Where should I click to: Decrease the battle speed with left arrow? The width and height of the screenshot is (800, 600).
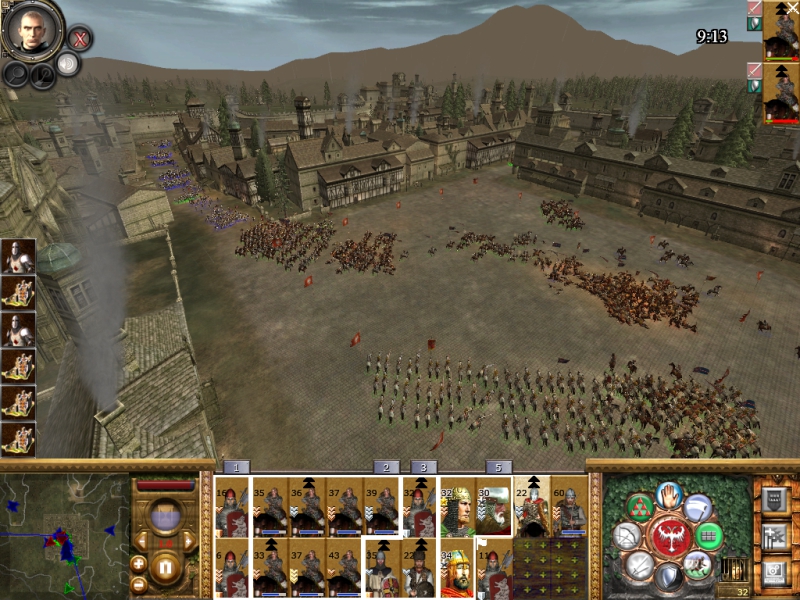pyautogui.click(x=140, y=541)
